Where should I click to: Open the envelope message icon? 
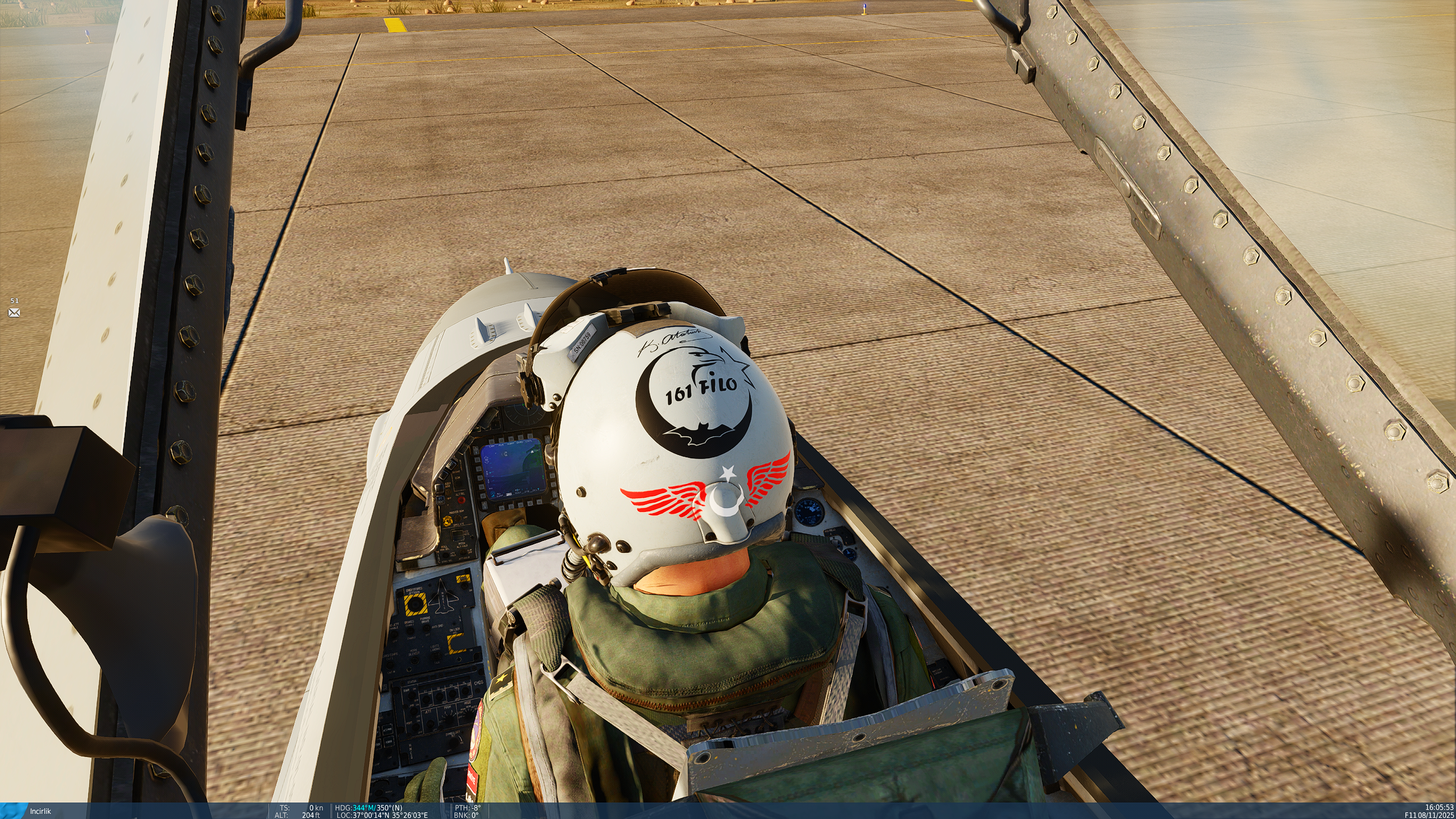click(14, 313)
